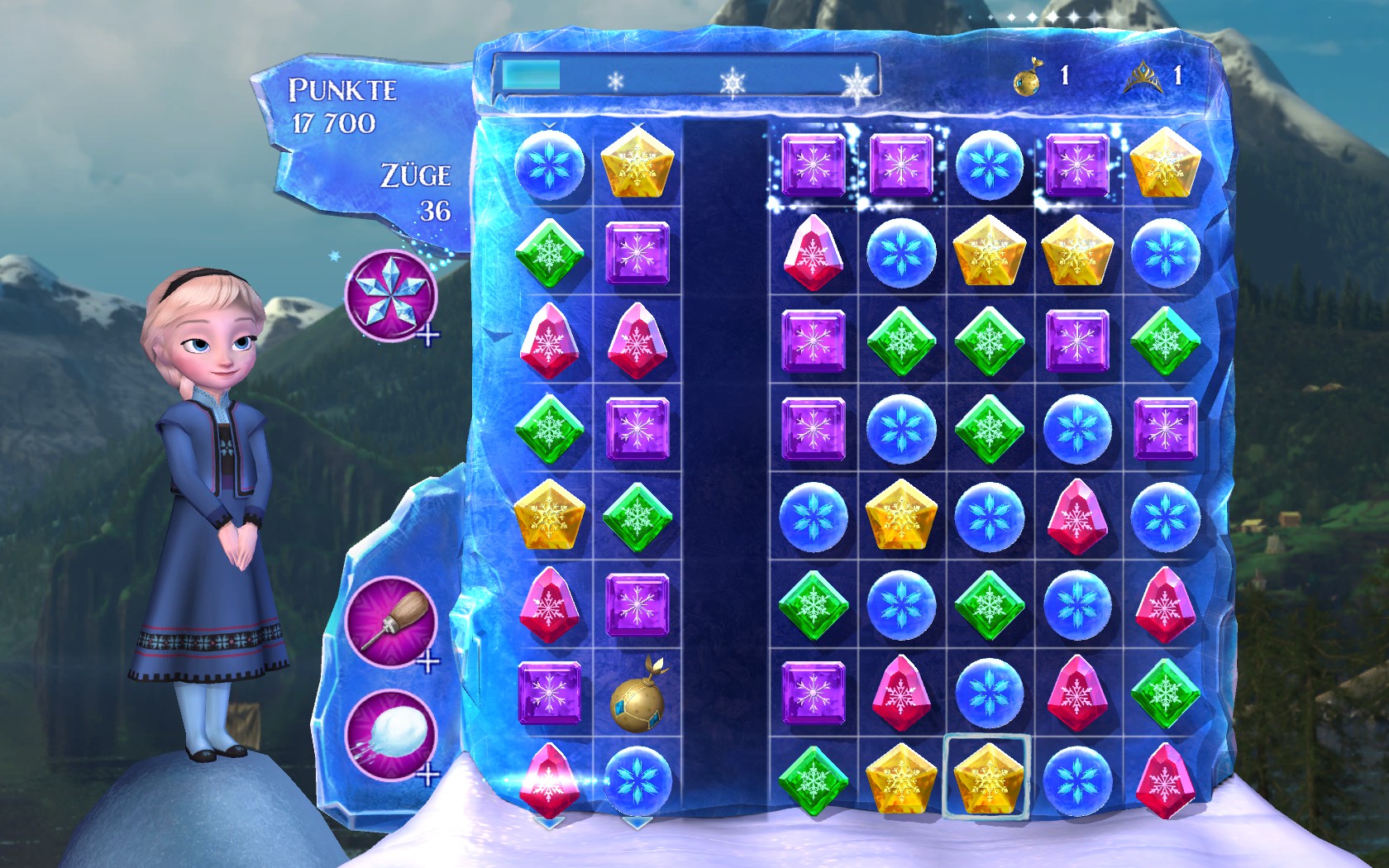Collect the golden bauble on the game board
This screenshot has width=1389, height=868.
click(x=637, y=704)
